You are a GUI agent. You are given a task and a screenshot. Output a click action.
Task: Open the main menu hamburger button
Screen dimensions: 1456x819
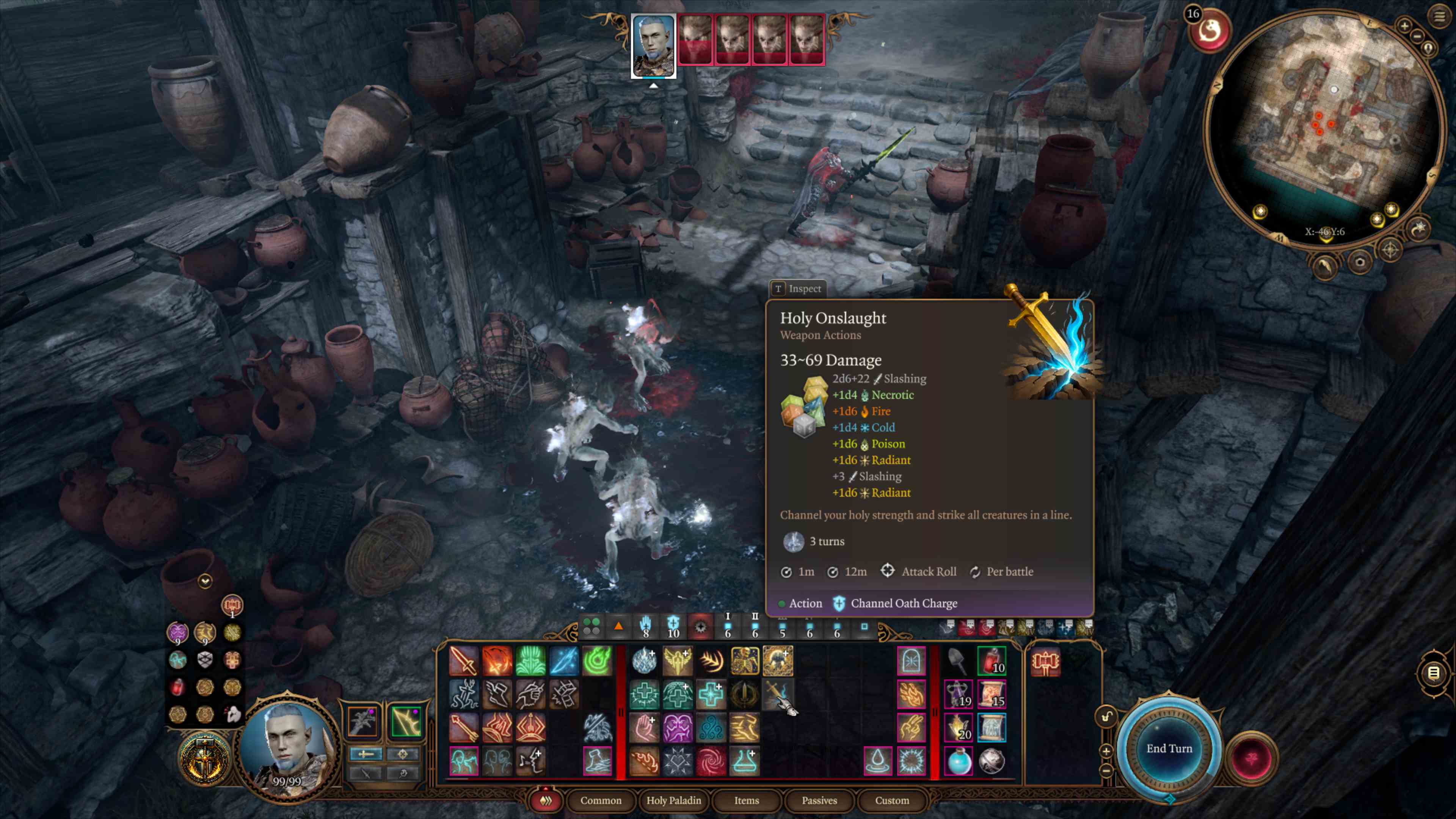(1440, 16)
